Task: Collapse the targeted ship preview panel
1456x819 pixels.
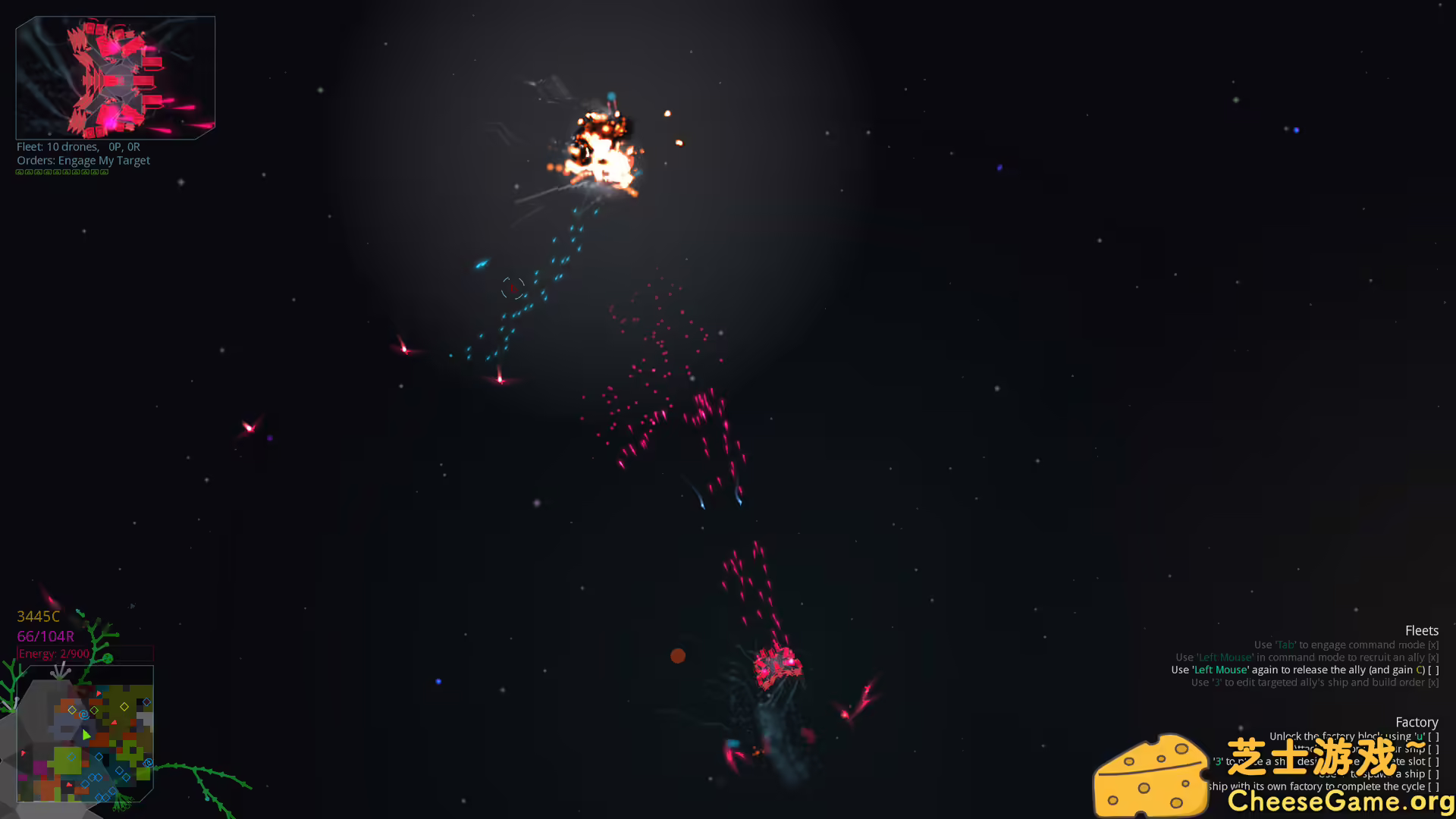Action: 115,76
